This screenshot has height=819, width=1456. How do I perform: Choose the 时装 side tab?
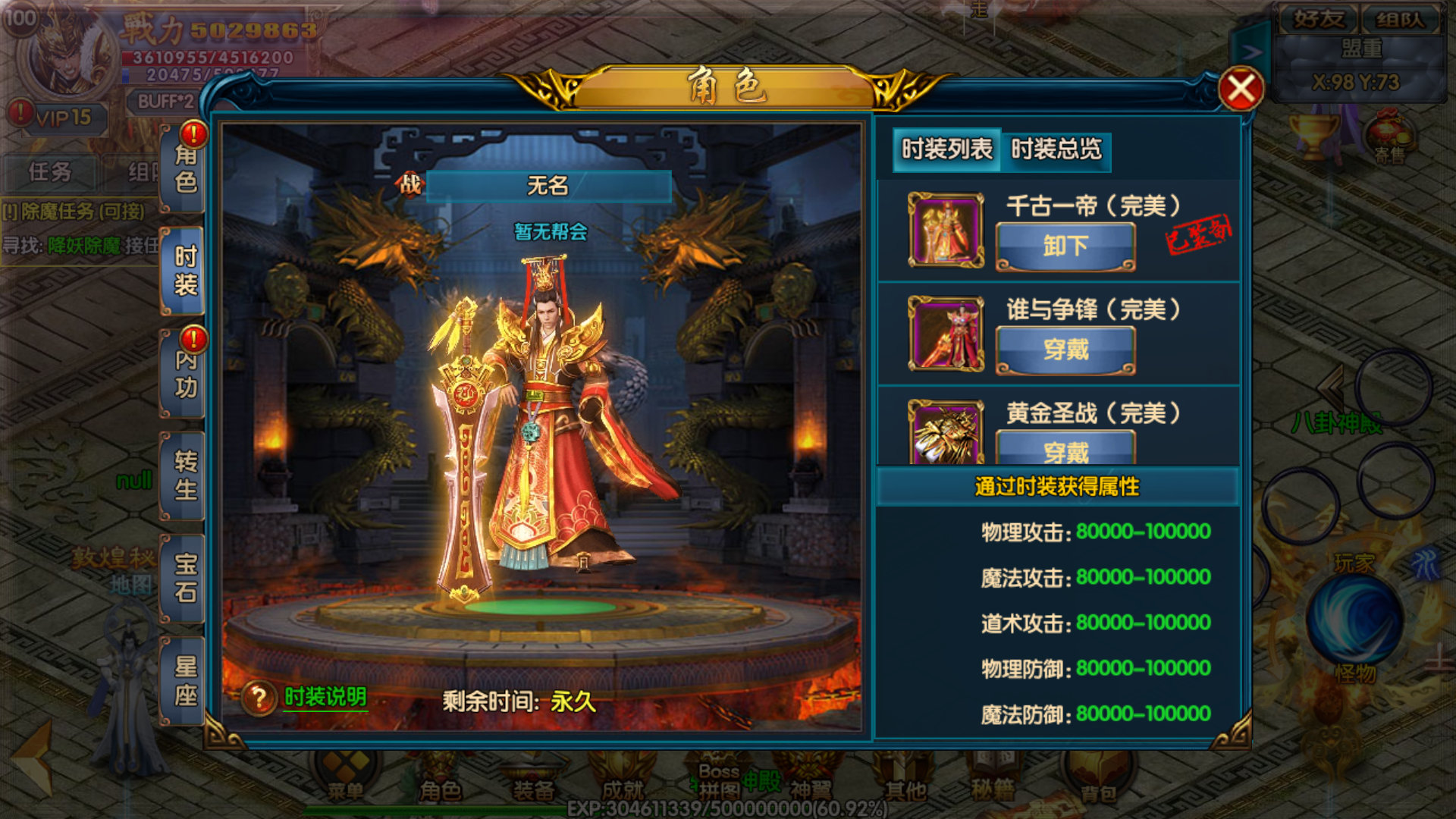point(185,271)
